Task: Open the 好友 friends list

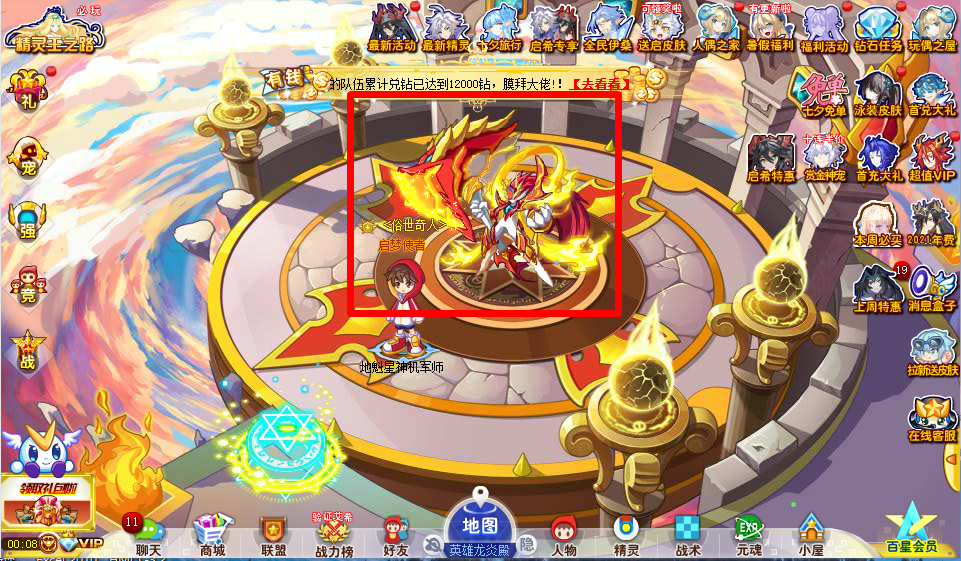Action: (395, 535)
